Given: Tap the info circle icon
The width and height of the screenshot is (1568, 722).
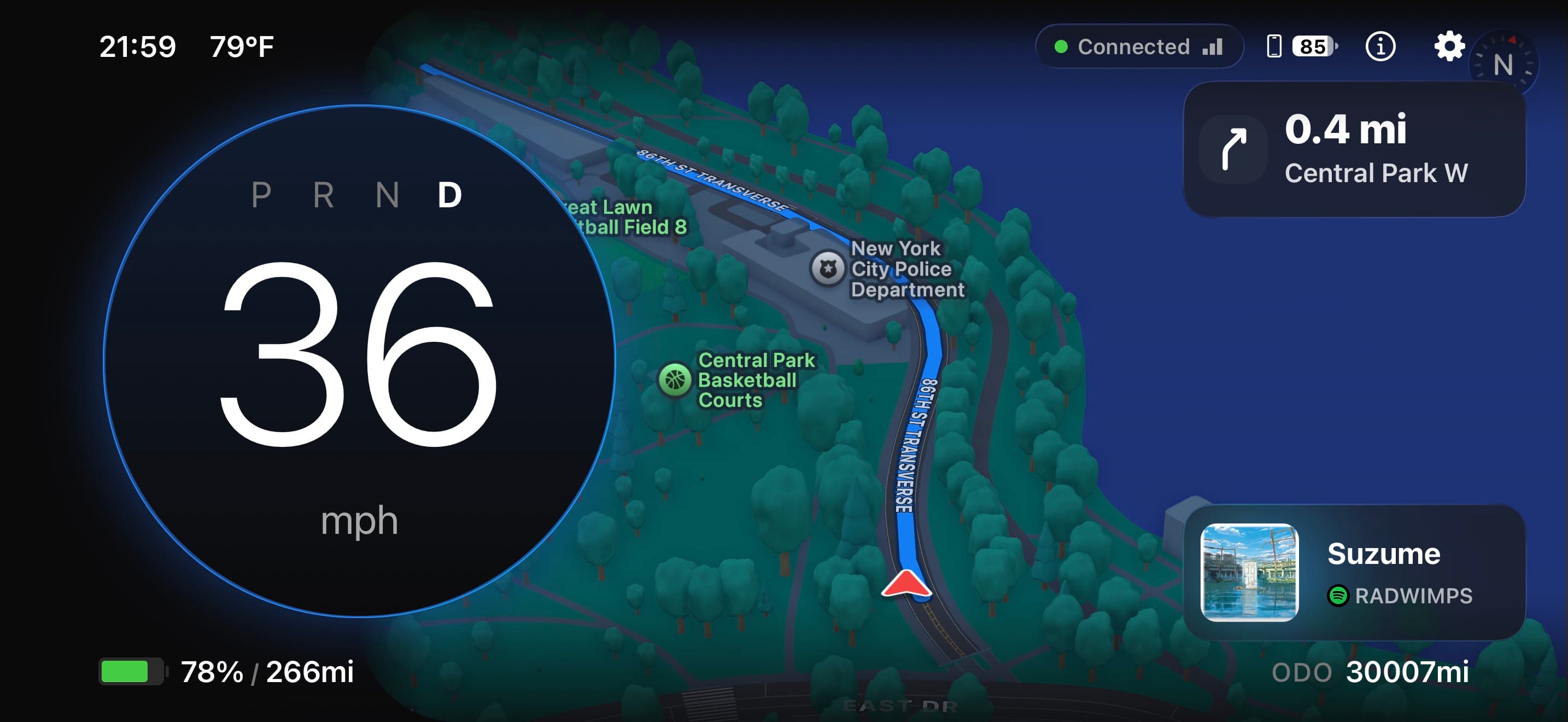Looking at the screenshot, I should coord(1380,46).
